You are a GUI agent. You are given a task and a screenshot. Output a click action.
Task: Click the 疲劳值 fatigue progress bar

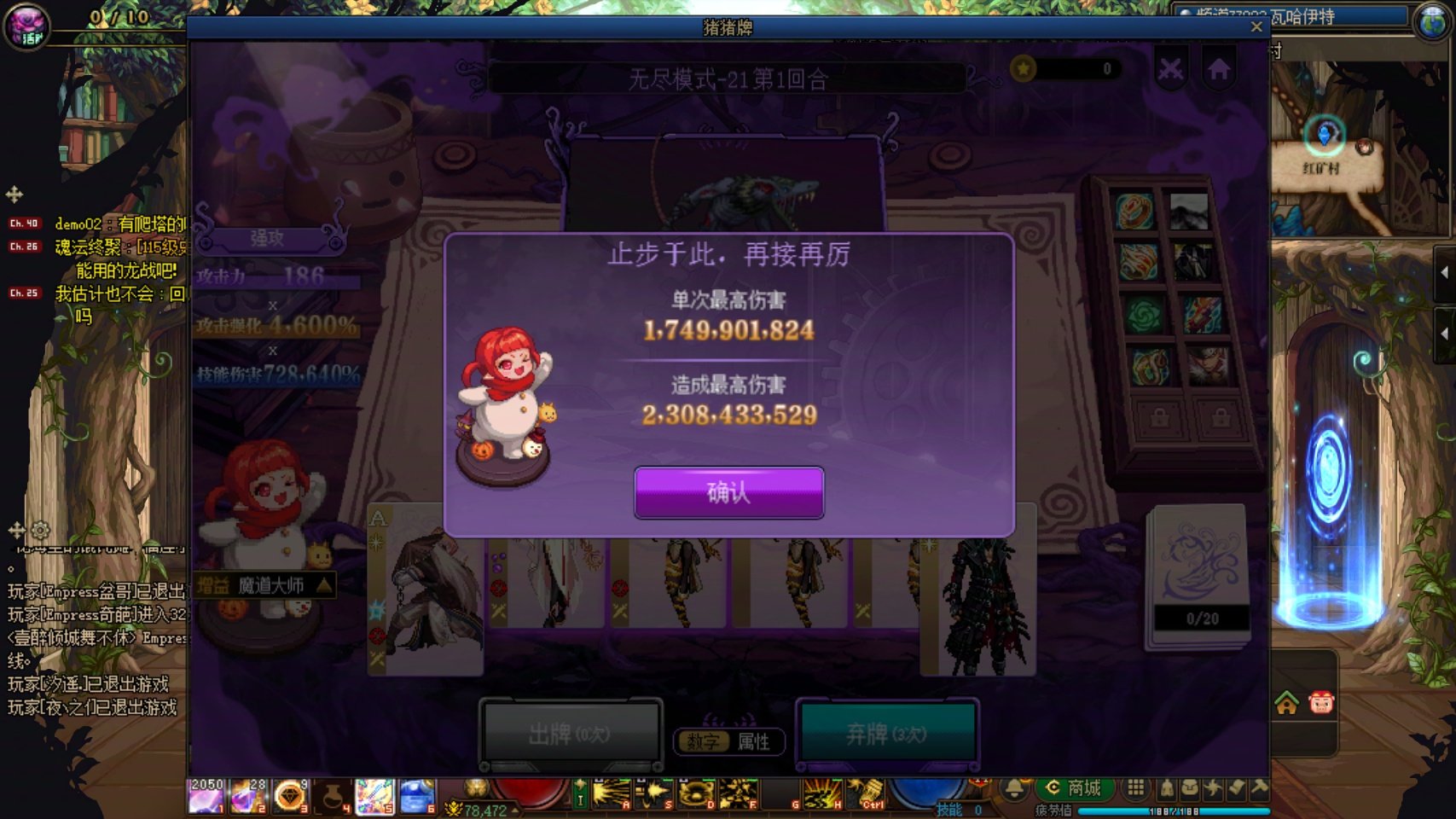1170,810
